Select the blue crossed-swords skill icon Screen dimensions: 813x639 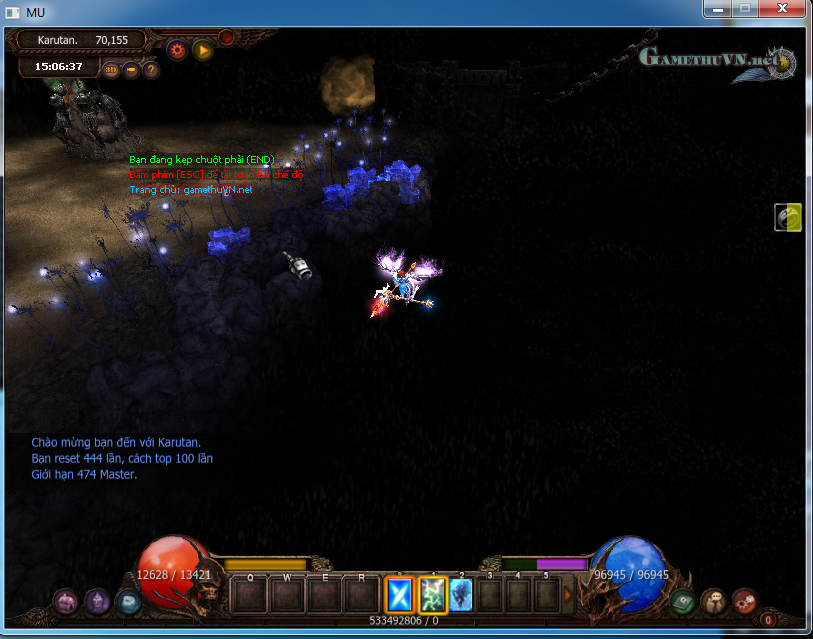tap(400, 595)
